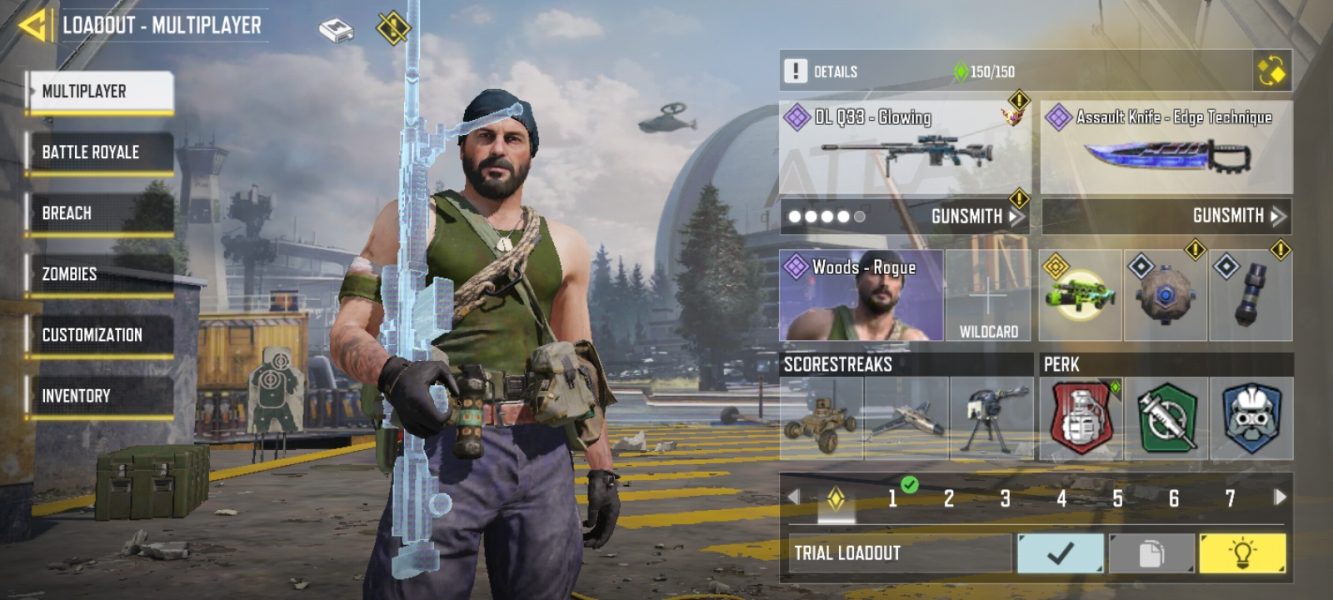Open the Customization section
The height and width of the screenshot is (600, 1333).
[99, 335]
